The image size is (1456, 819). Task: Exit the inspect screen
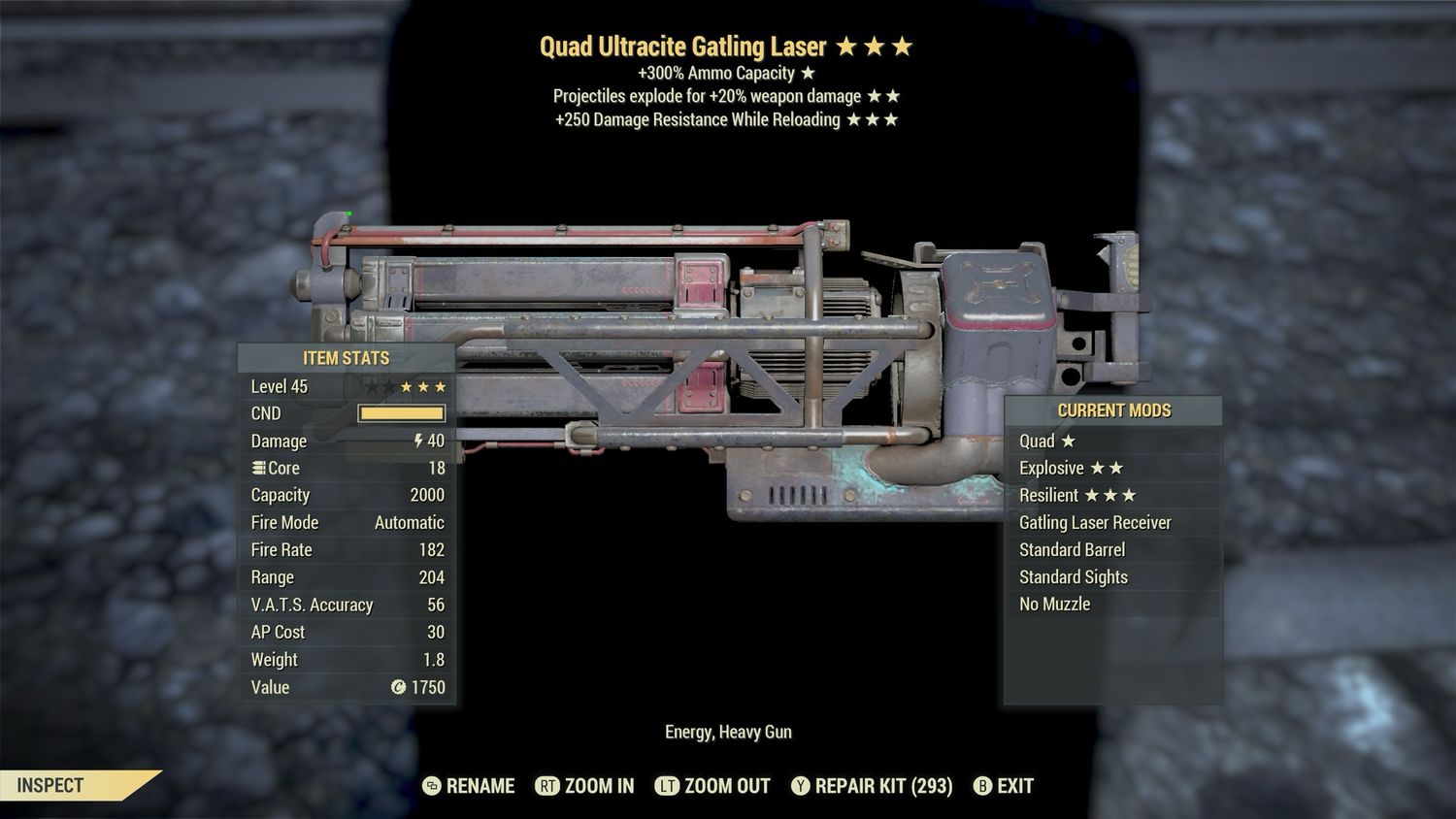pyautogui.click(x=1004, y=786)
